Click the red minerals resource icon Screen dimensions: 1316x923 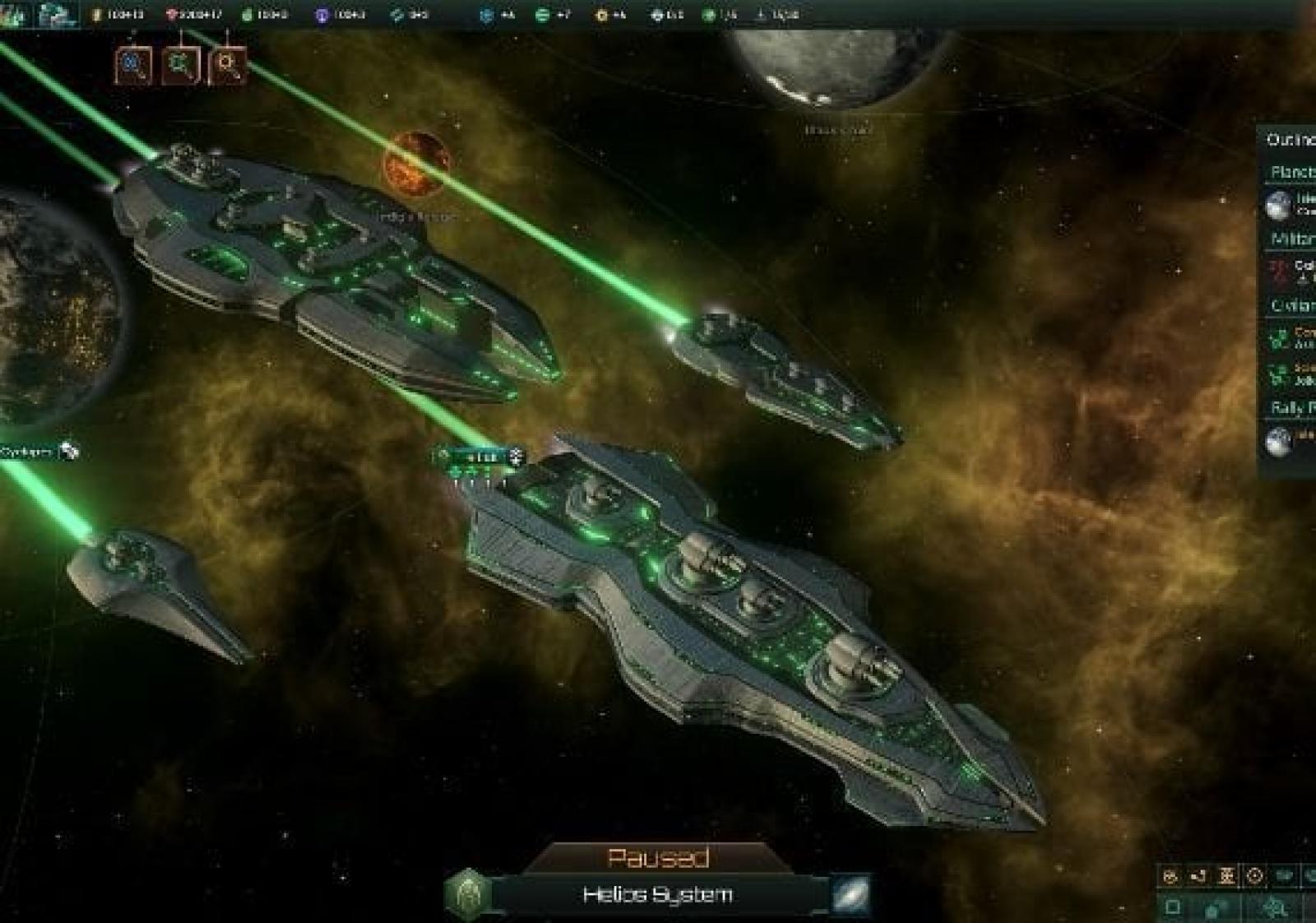(x=171, y=15)
